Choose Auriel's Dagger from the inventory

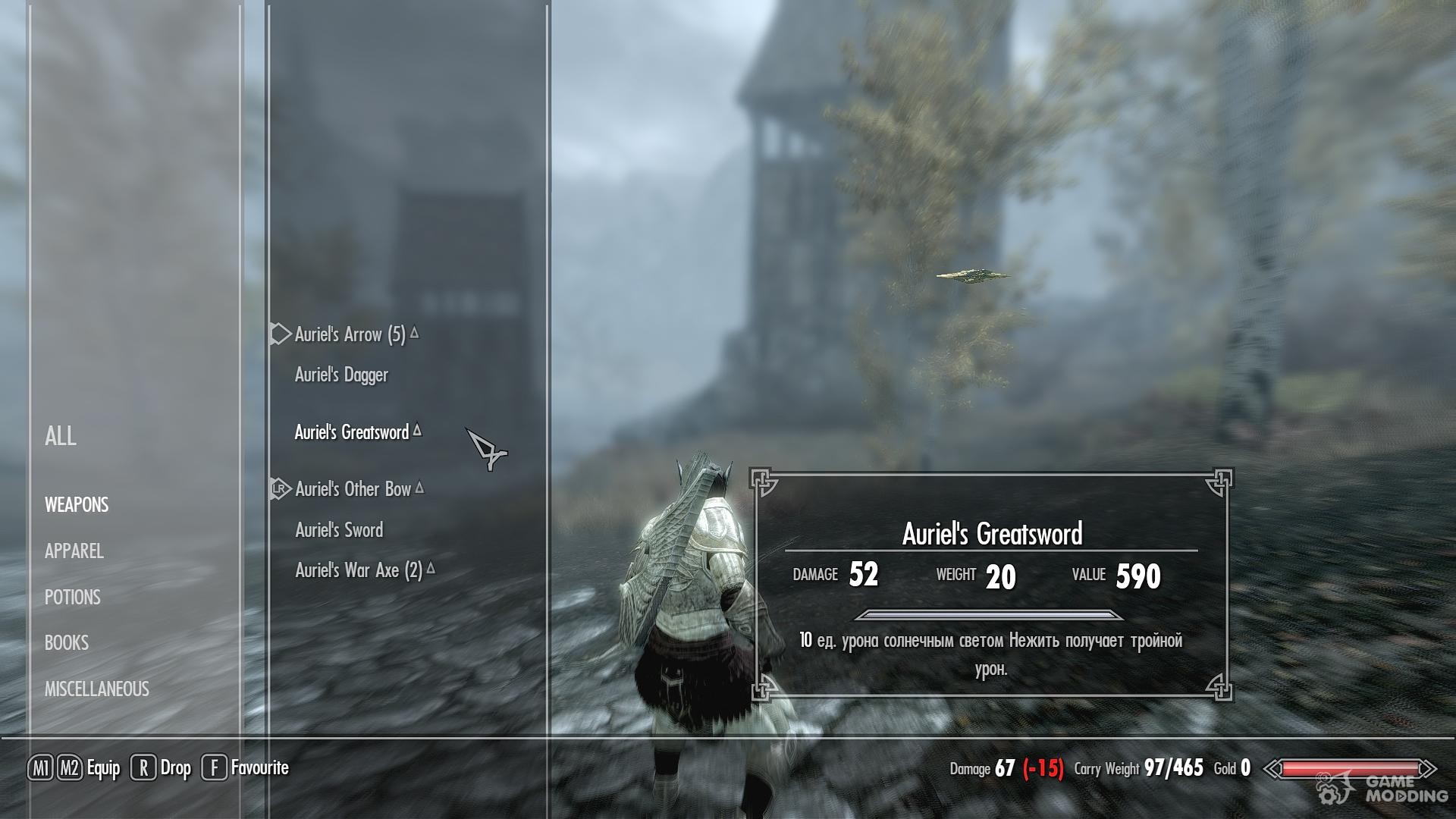(341, 375)
